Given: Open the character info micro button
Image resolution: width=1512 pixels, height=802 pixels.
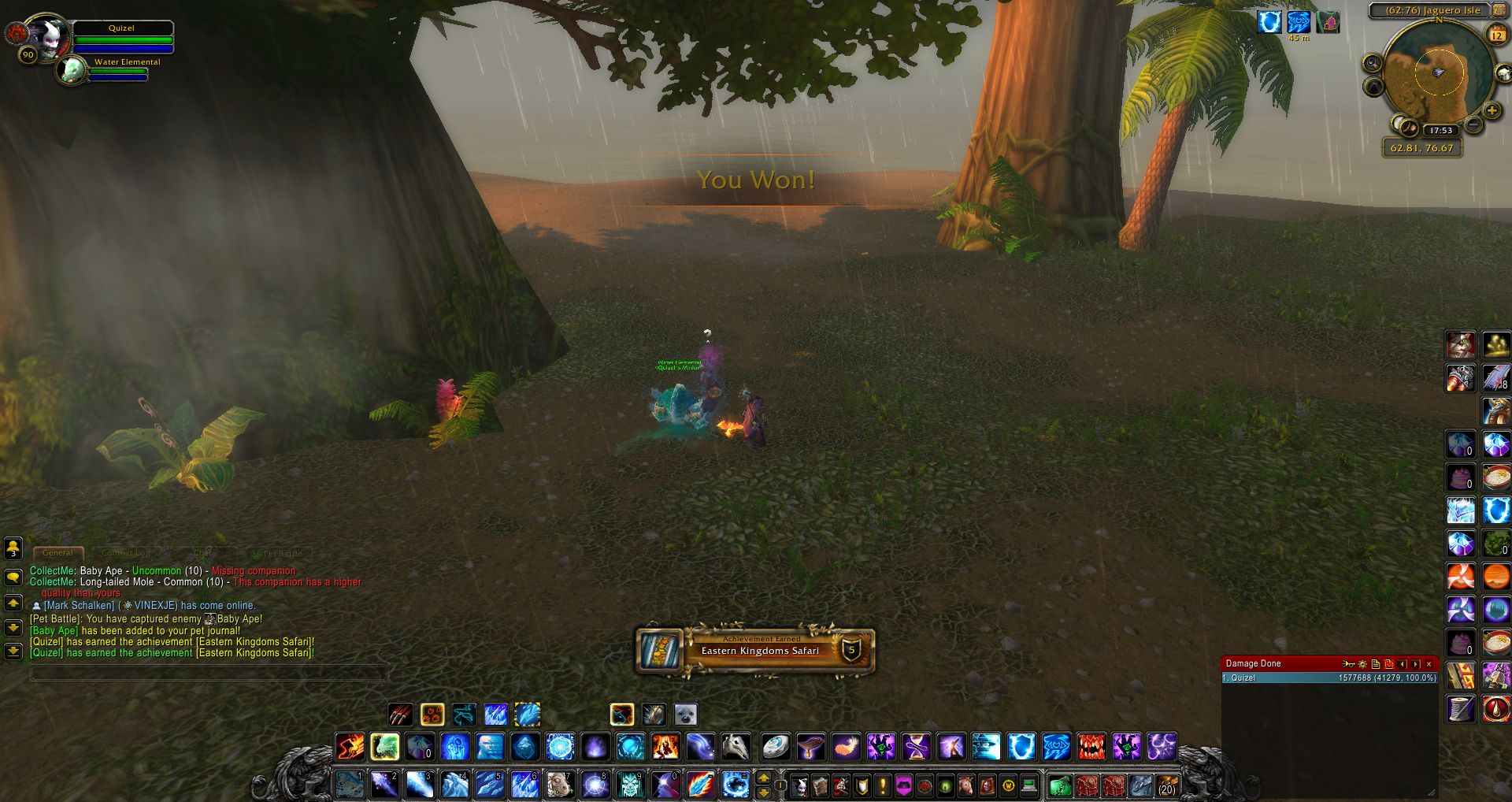Looking at the screenshot, I should (x=799, y=785).
